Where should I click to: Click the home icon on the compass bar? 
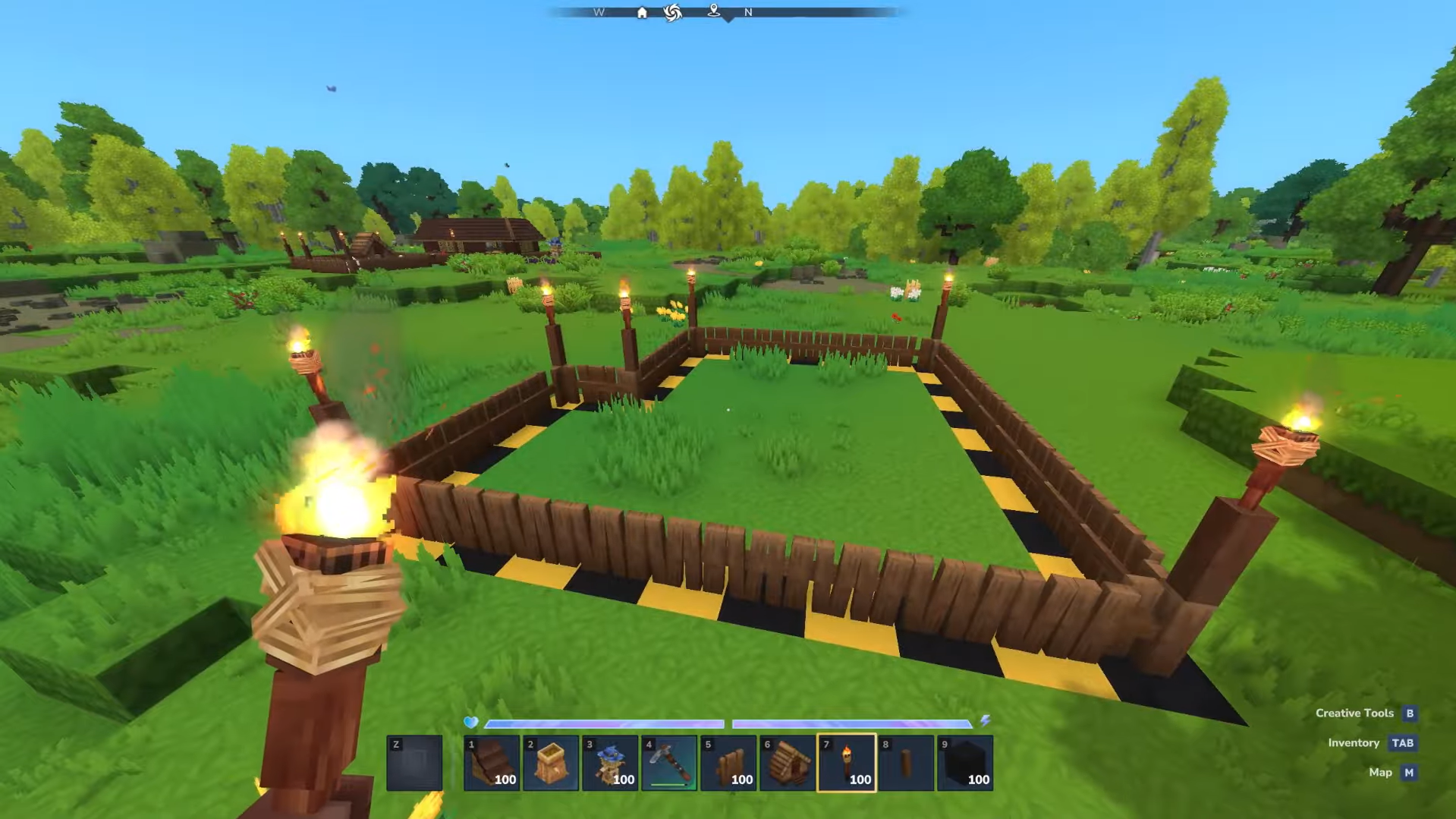click(641, 13)
